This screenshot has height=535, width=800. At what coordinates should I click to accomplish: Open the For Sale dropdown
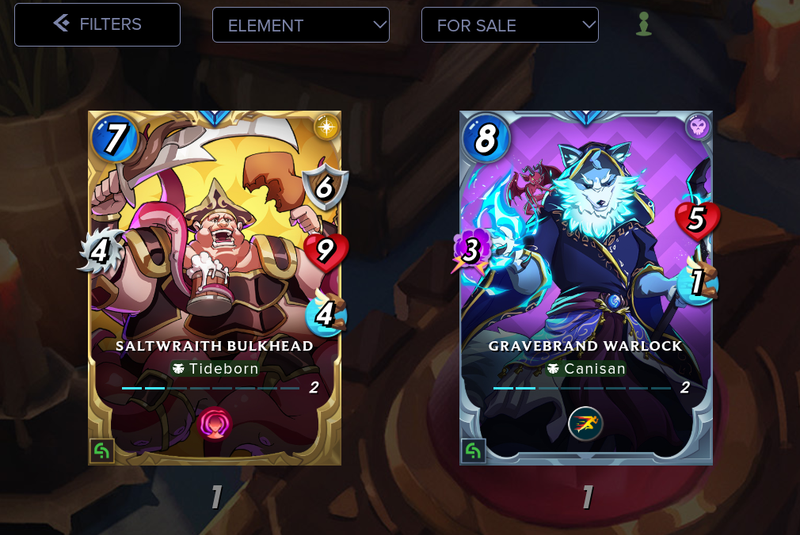(510, 25)
